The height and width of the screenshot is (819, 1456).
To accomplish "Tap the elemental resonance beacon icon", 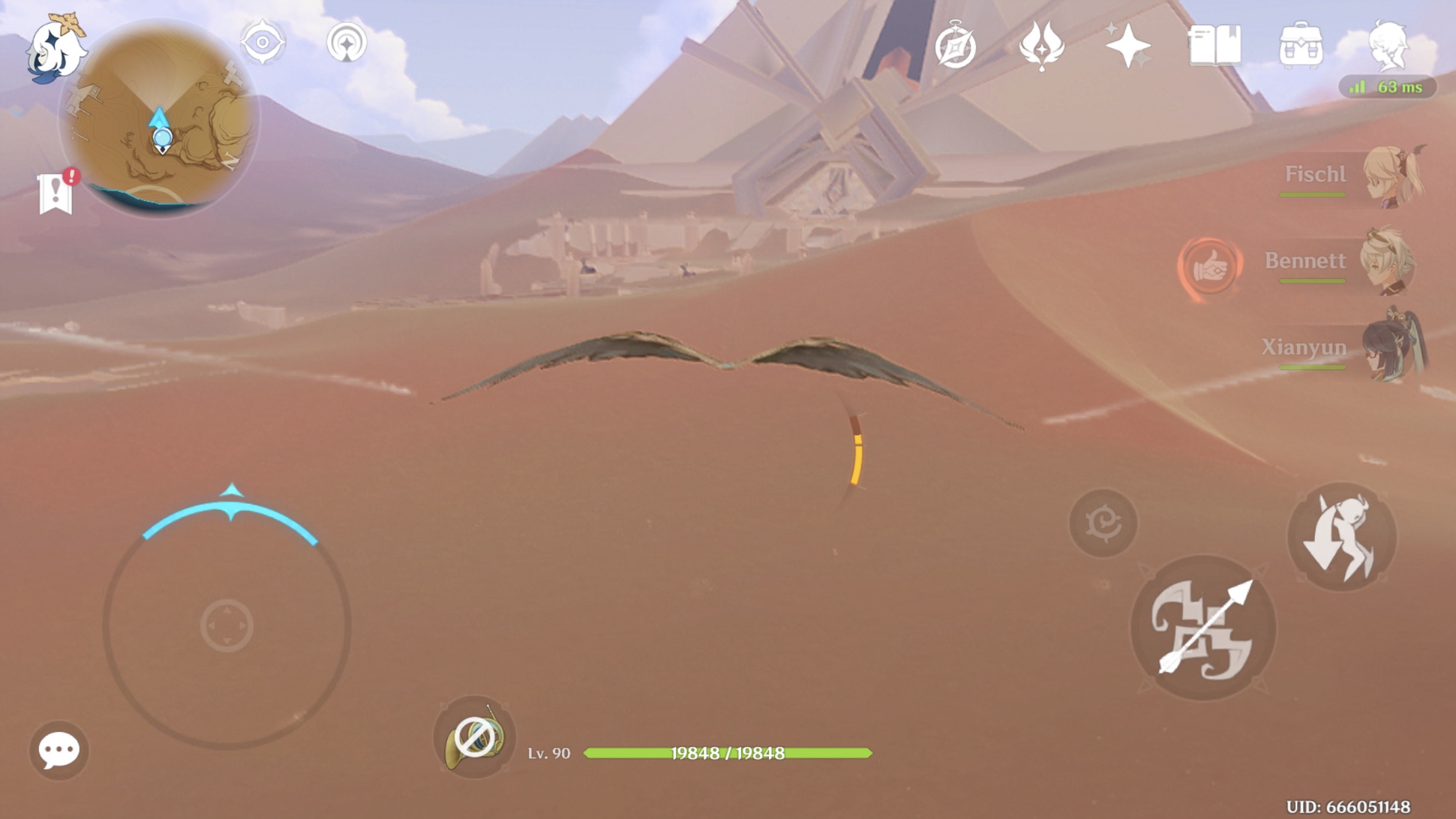I will (348, 41).
